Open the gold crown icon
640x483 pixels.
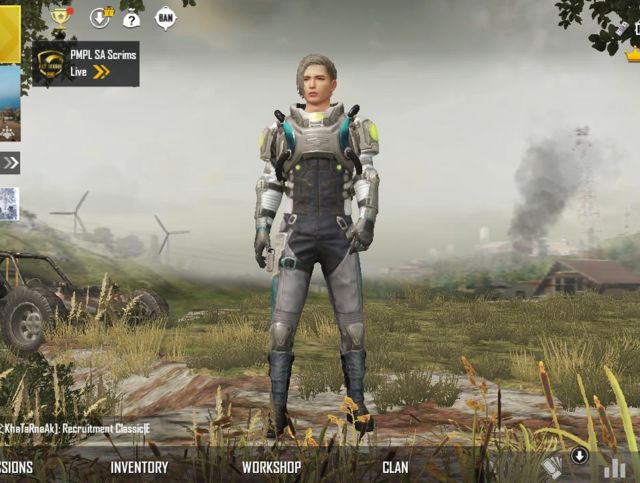(x=633, y=54)
